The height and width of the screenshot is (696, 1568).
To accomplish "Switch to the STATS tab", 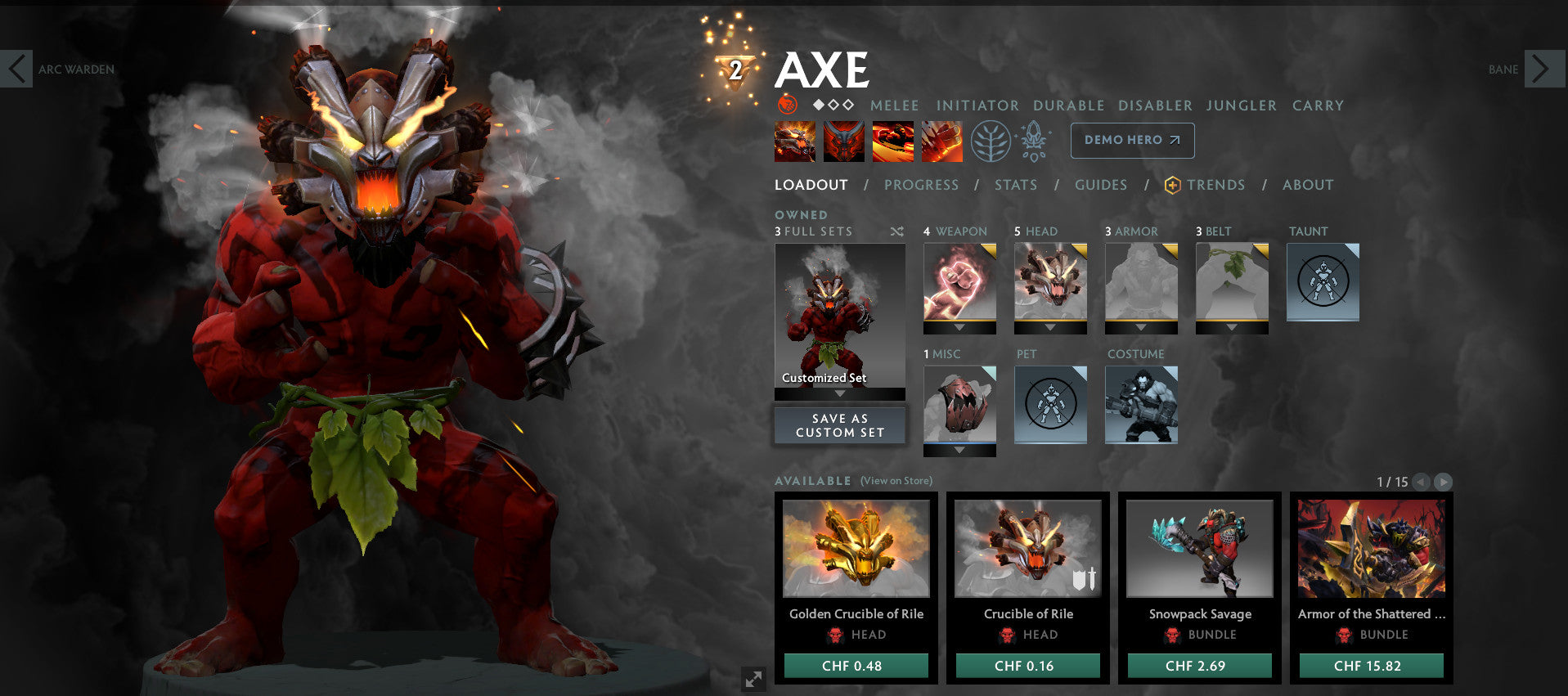I will click(1016, 185).
